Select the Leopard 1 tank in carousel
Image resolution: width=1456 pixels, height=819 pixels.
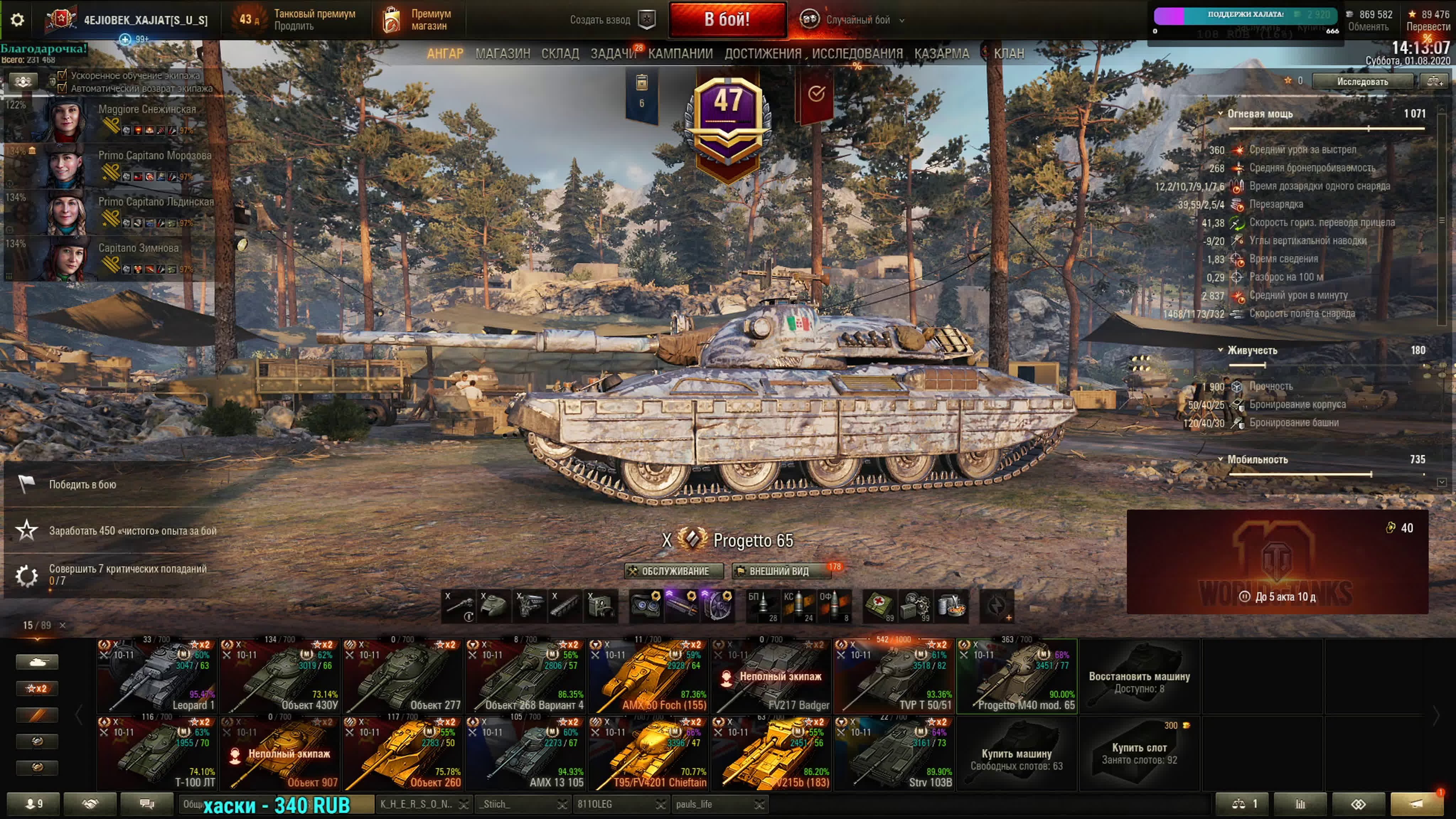[x=157, y=676]
